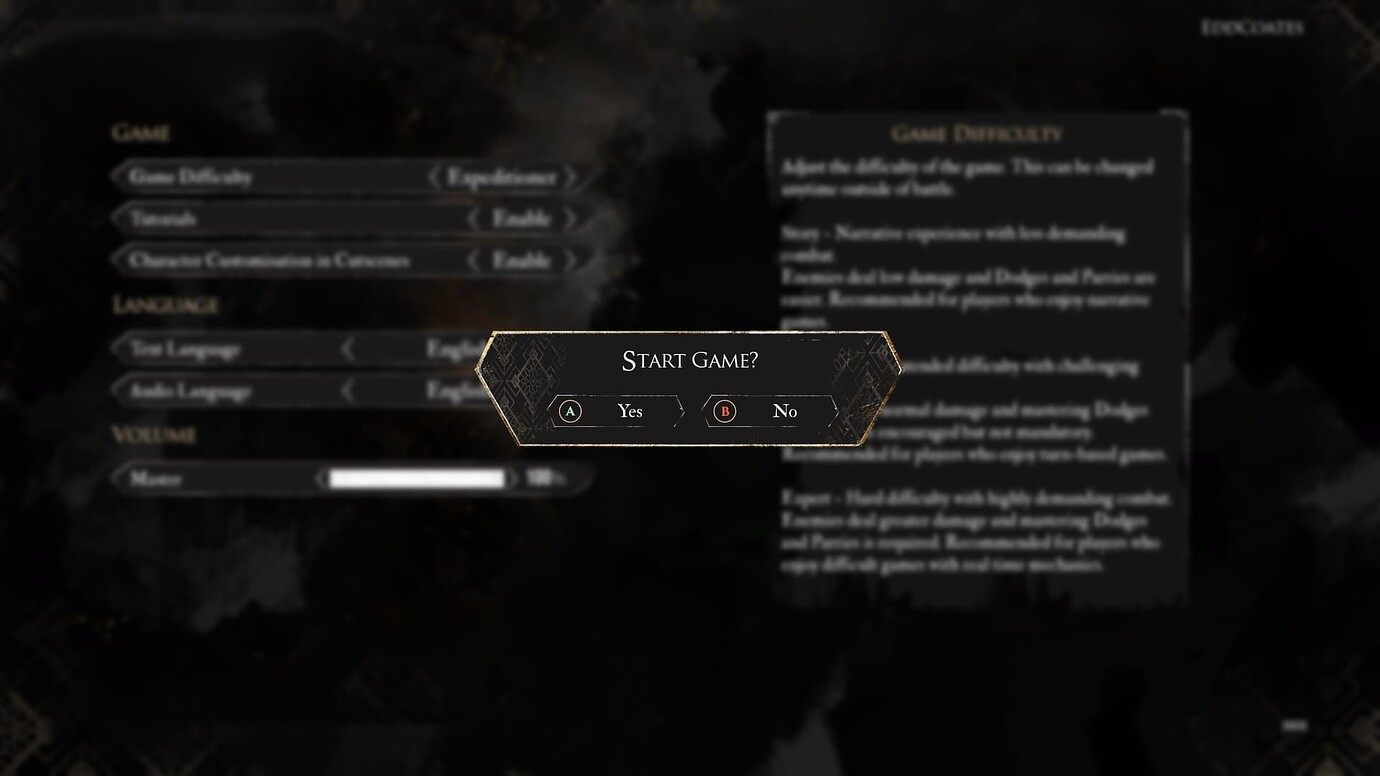This screenshot has width=1380, height=776.
Task: Click the right arrow next to Tutorials Enable
Action: (572, 218)
